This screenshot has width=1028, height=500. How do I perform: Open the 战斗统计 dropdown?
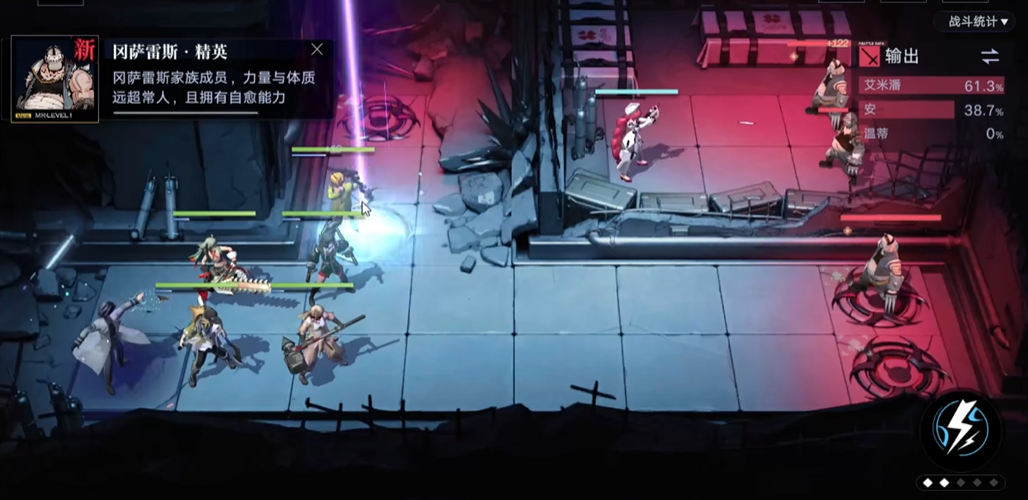point(972,21)
